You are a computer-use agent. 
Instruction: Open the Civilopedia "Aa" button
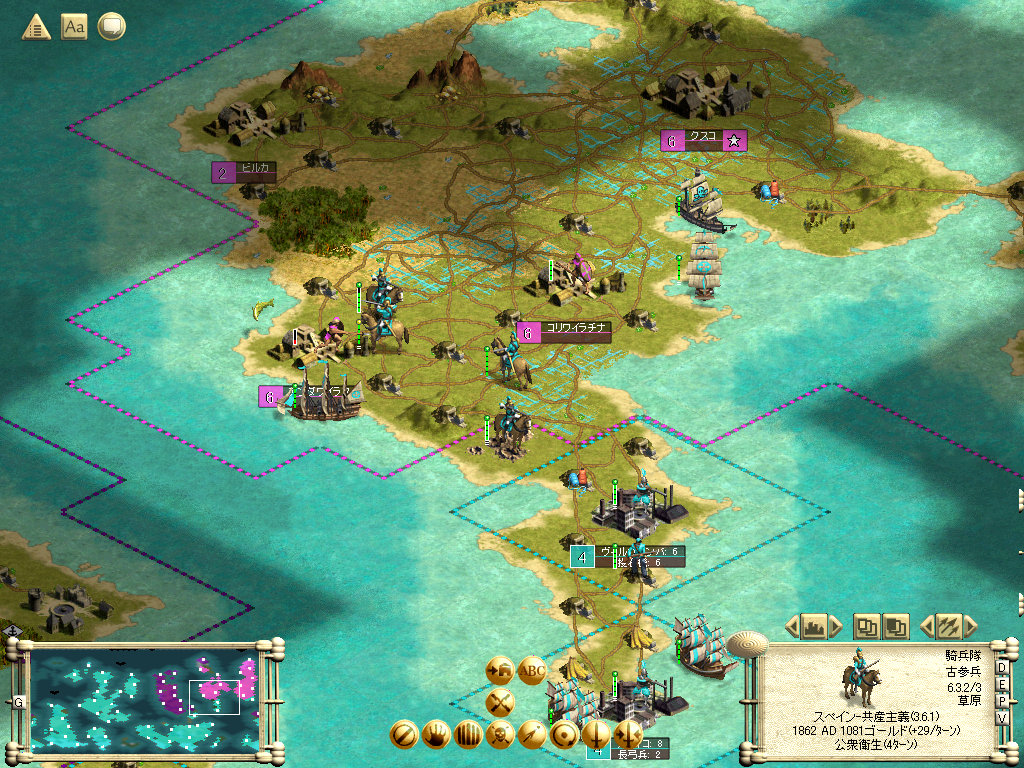click(74, 27)
